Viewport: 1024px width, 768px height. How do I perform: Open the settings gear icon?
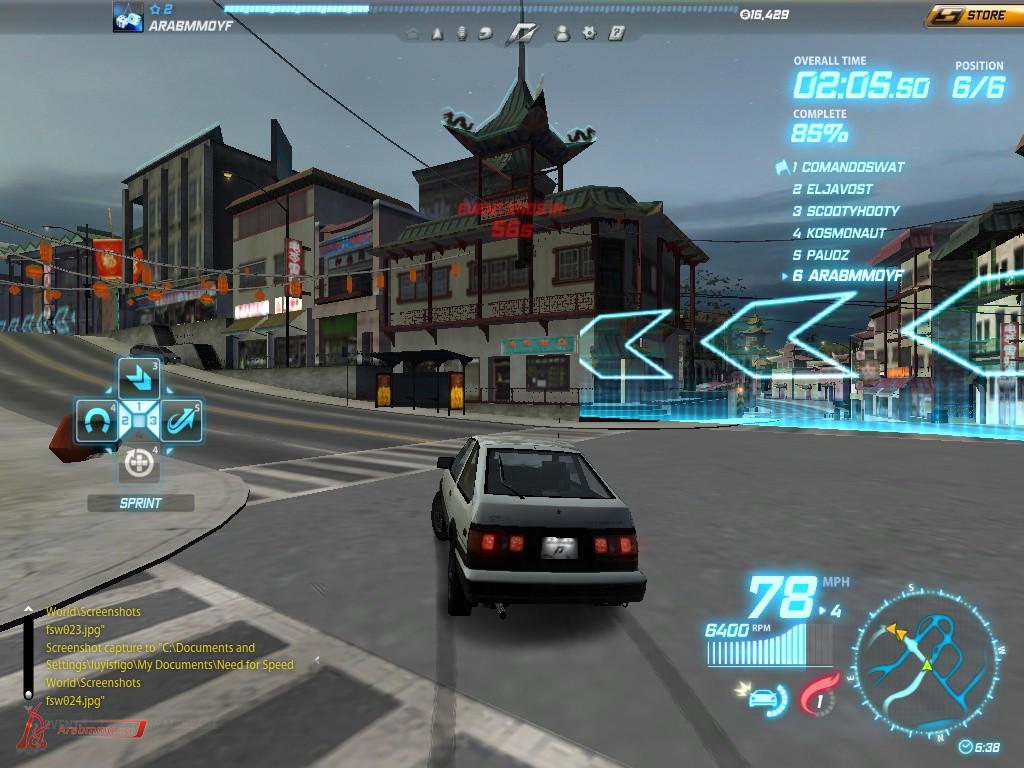tap(590, 33)
